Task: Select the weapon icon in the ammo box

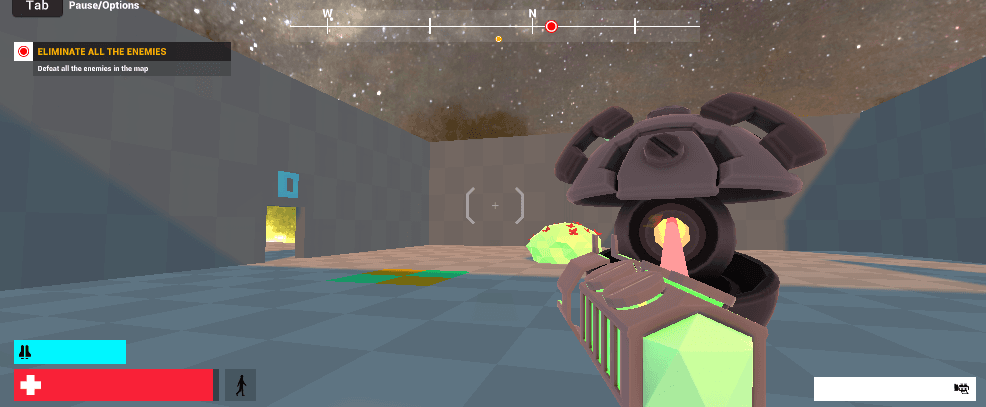Action: (962, 388)
